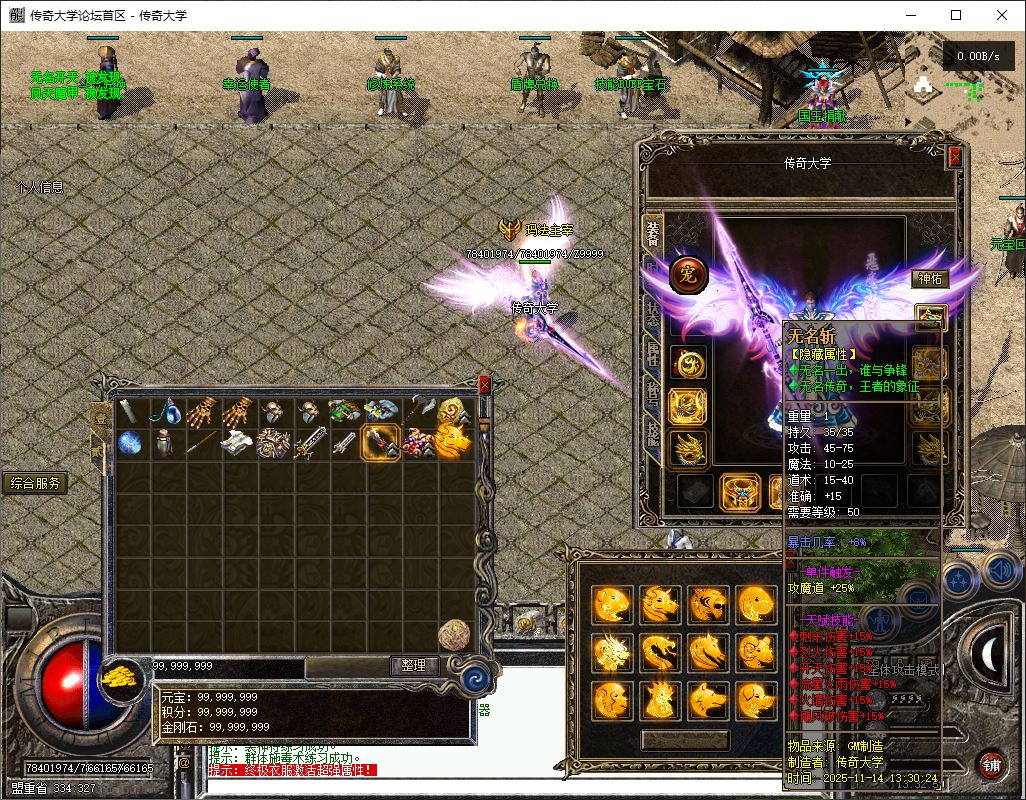
Task: Select the golden pig zodiac slot
Action: (x=757, y=698)
